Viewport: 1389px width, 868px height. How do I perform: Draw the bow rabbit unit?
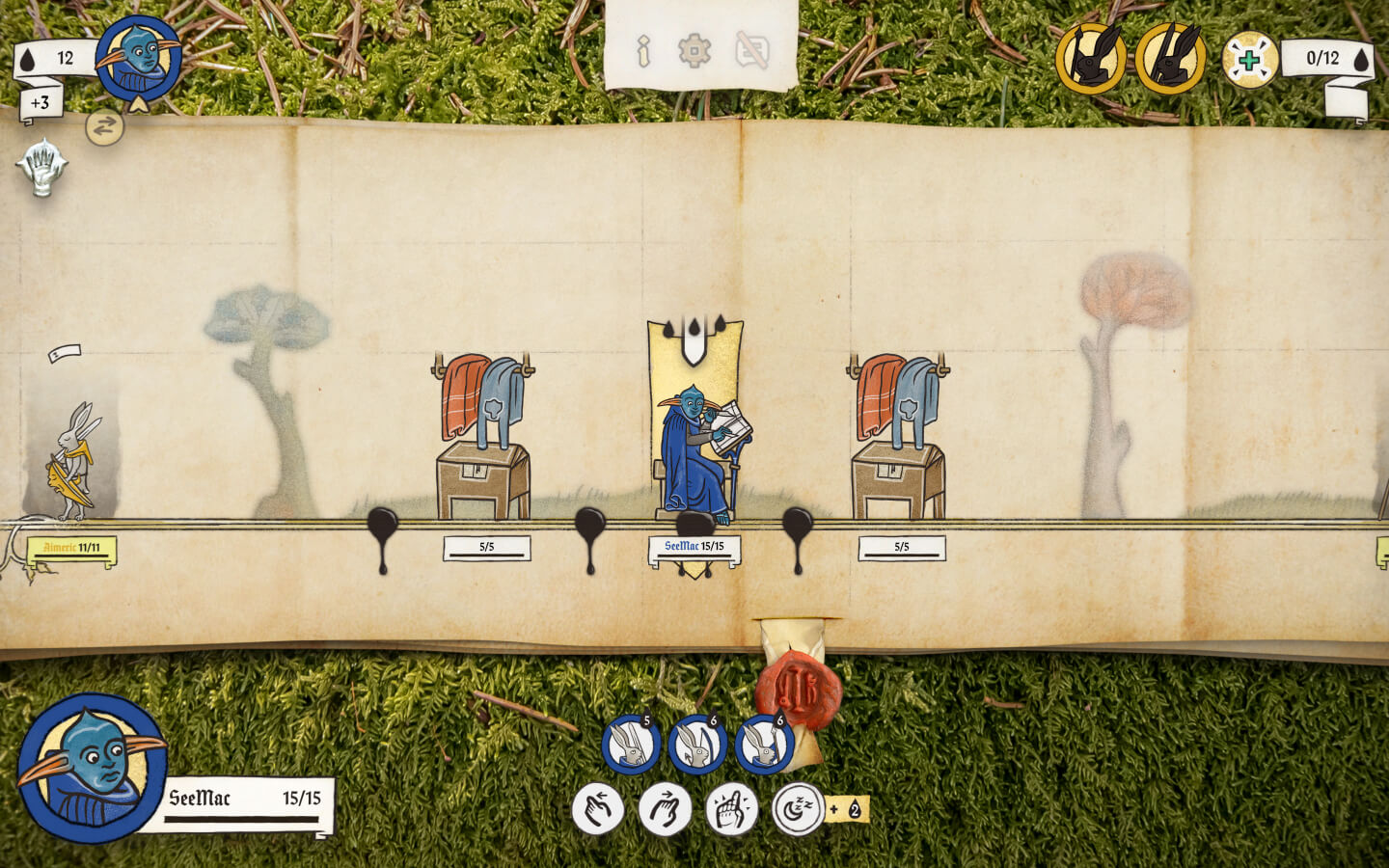click(697, 745)
